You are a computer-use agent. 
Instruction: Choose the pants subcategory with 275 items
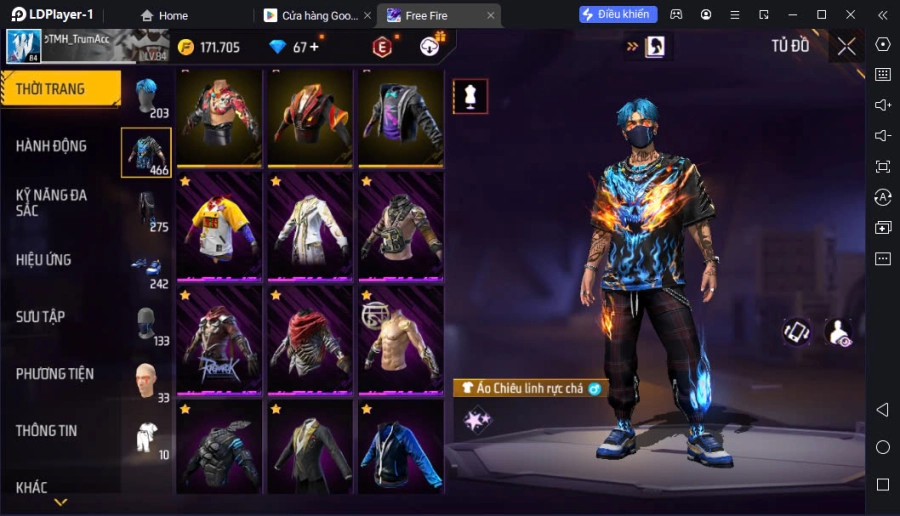click(146, 210)
